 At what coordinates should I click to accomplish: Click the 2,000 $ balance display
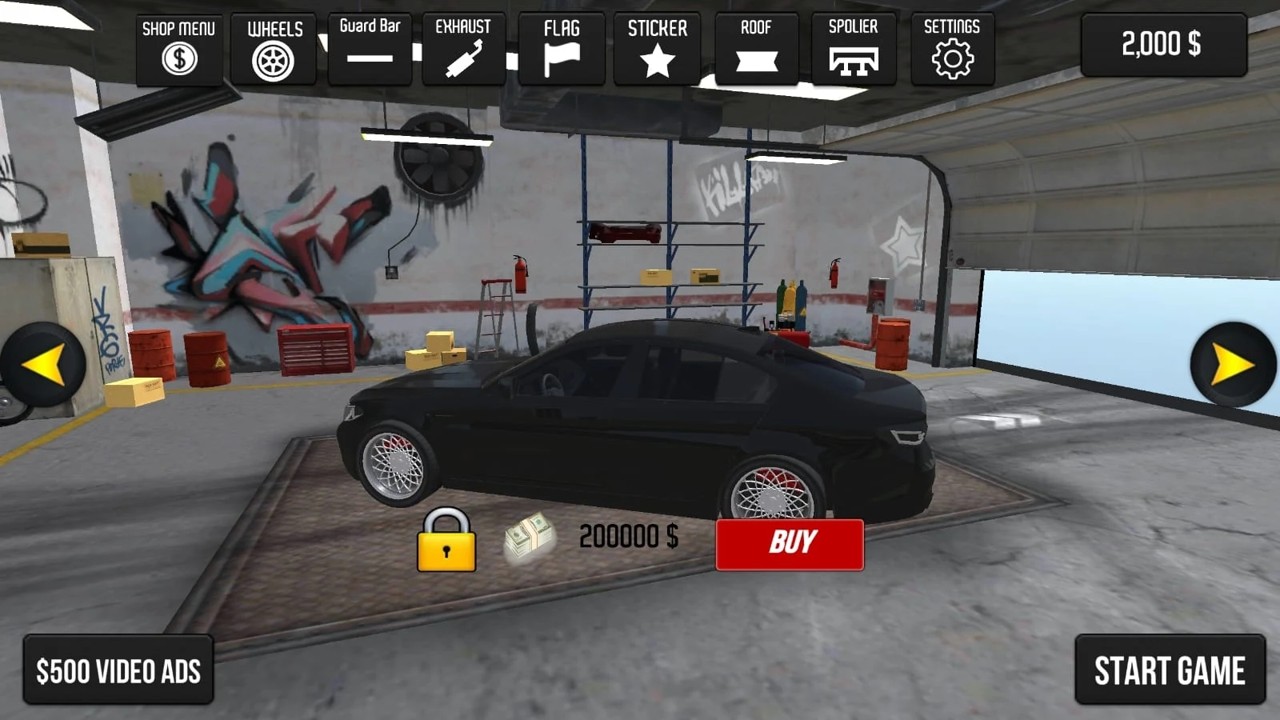tap(1163, 44)
